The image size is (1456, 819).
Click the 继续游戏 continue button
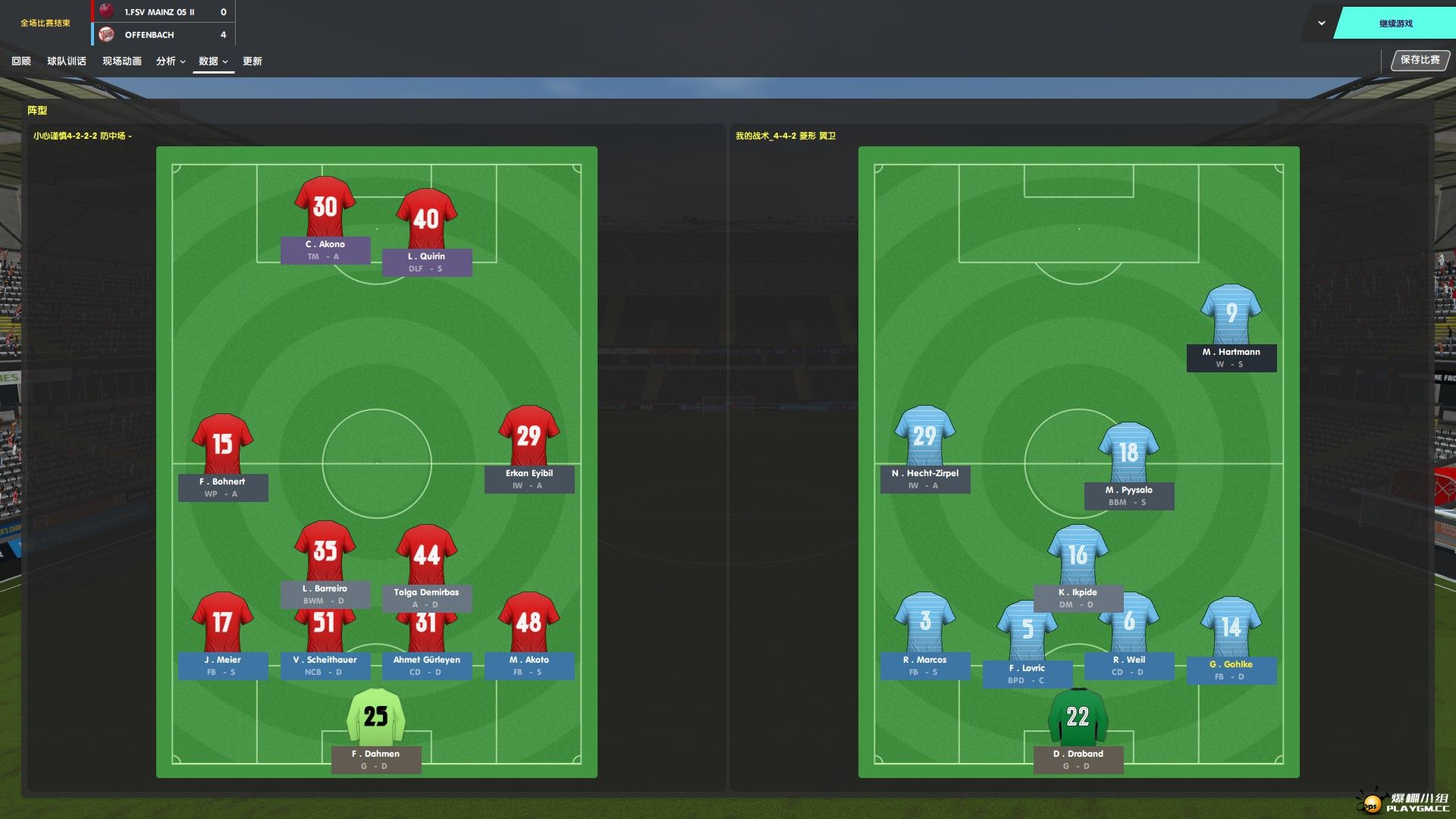pyautogui.click(x=1395, y=24)
